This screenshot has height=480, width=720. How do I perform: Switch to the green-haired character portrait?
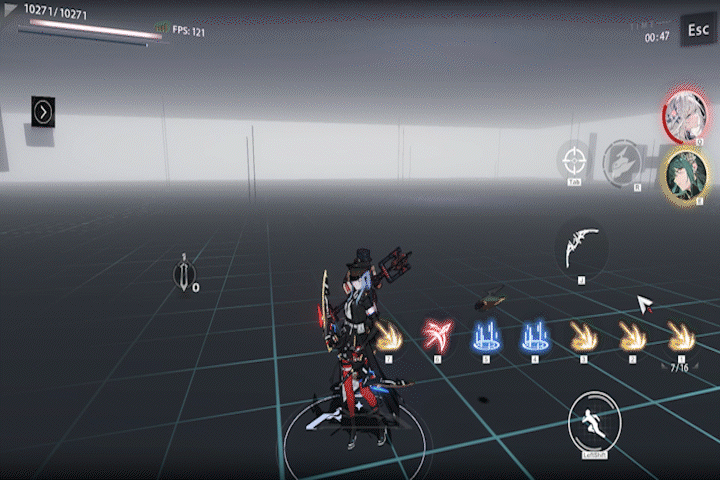(x=685, y=174)
